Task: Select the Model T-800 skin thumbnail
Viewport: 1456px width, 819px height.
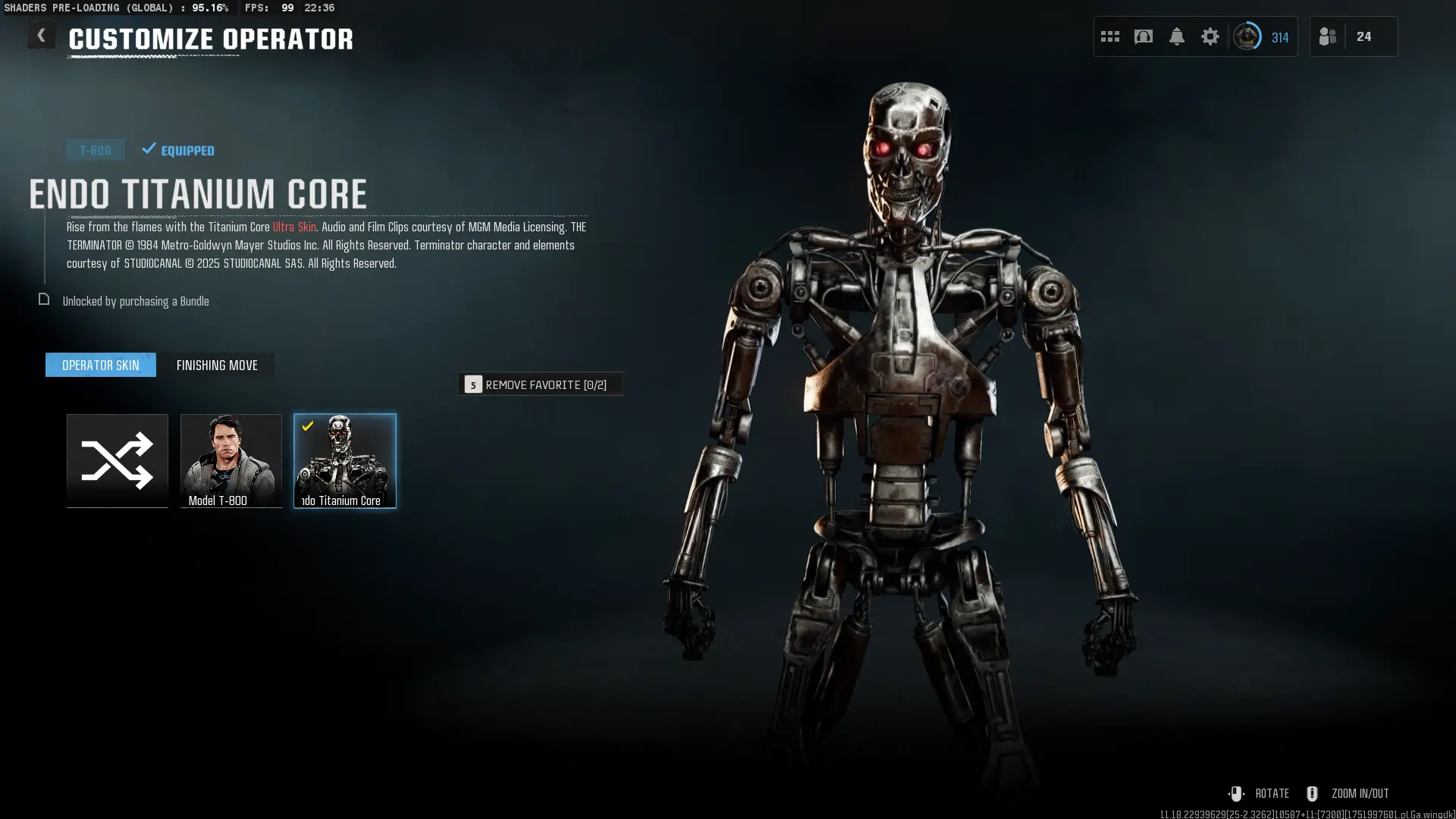Action: (231, 460)
